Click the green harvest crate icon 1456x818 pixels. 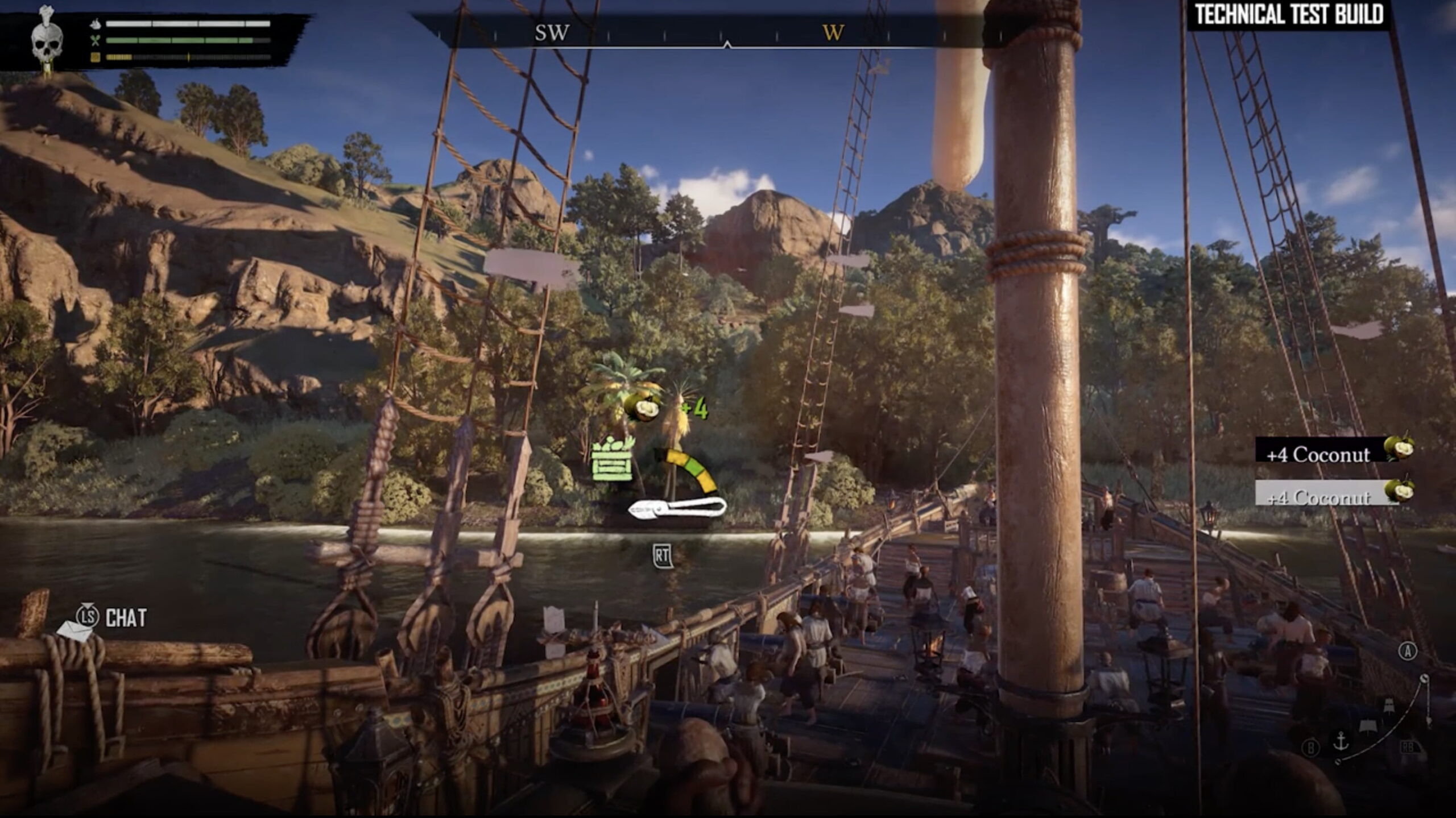tap(612, 460)
